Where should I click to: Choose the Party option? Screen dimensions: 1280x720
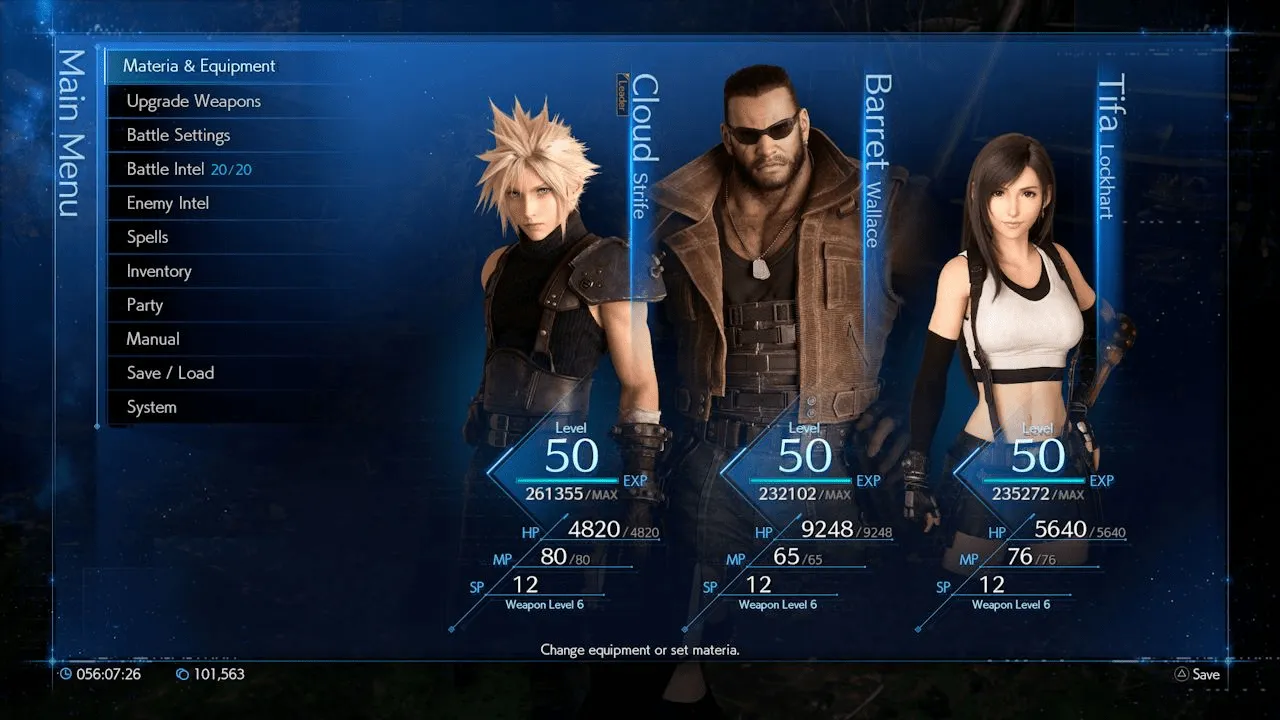coord(144,305)
